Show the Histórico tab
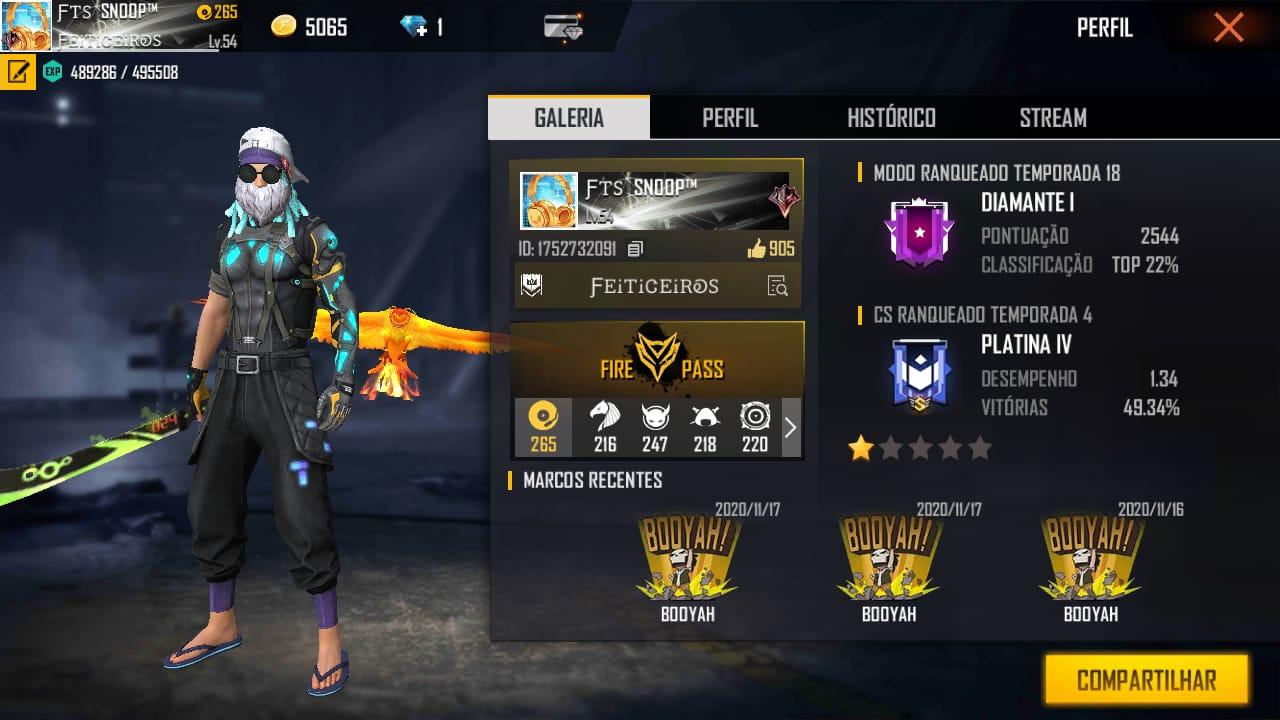 tap(891, 118)
